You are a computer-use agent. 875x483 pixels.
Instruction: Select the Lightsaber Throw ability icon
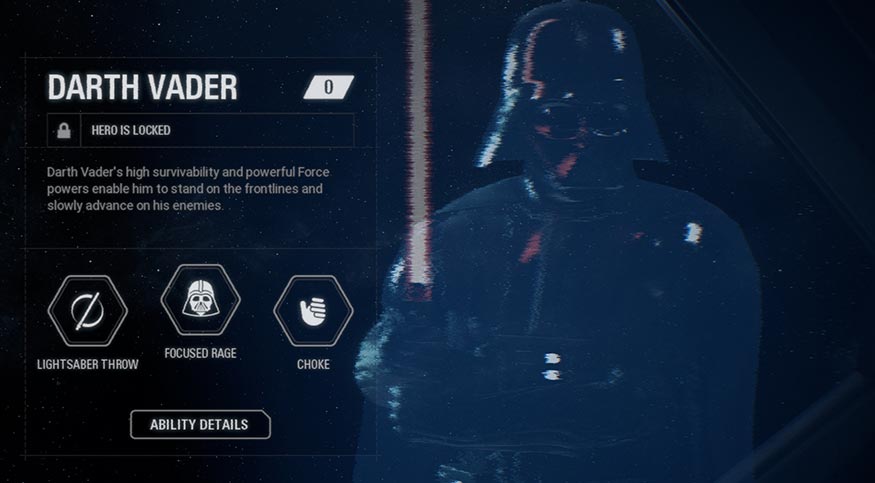[87, 311]
